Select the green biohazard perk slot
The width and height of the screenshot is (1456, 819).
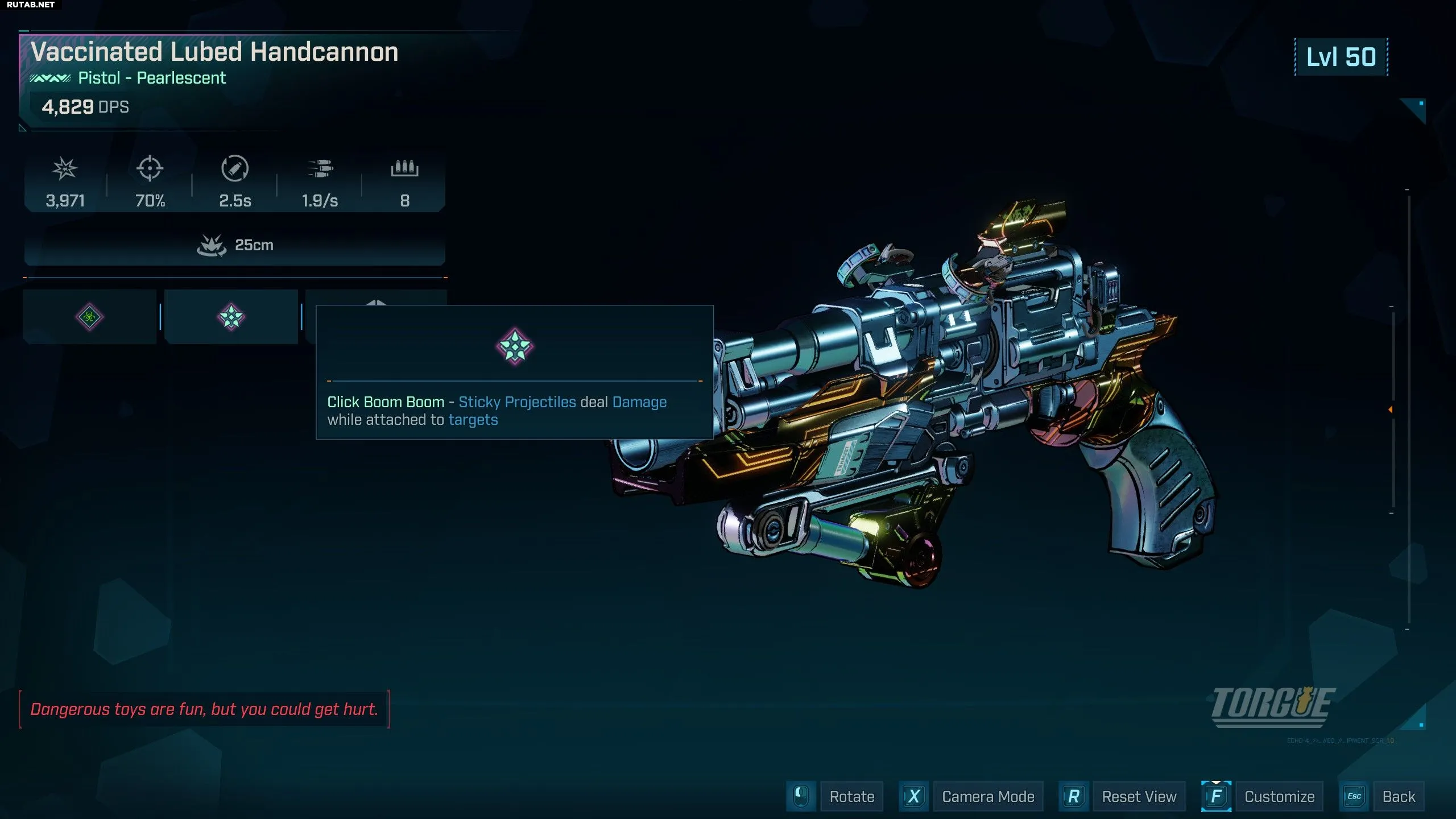[89, 317]
